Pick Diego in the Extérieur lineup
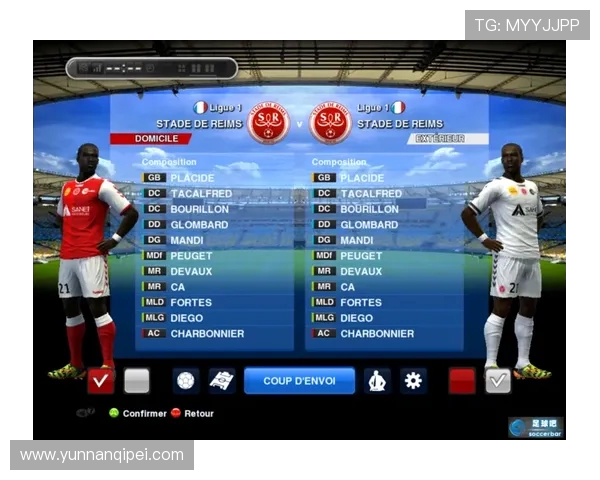600x480 pixels. click(x=356, y=318)
